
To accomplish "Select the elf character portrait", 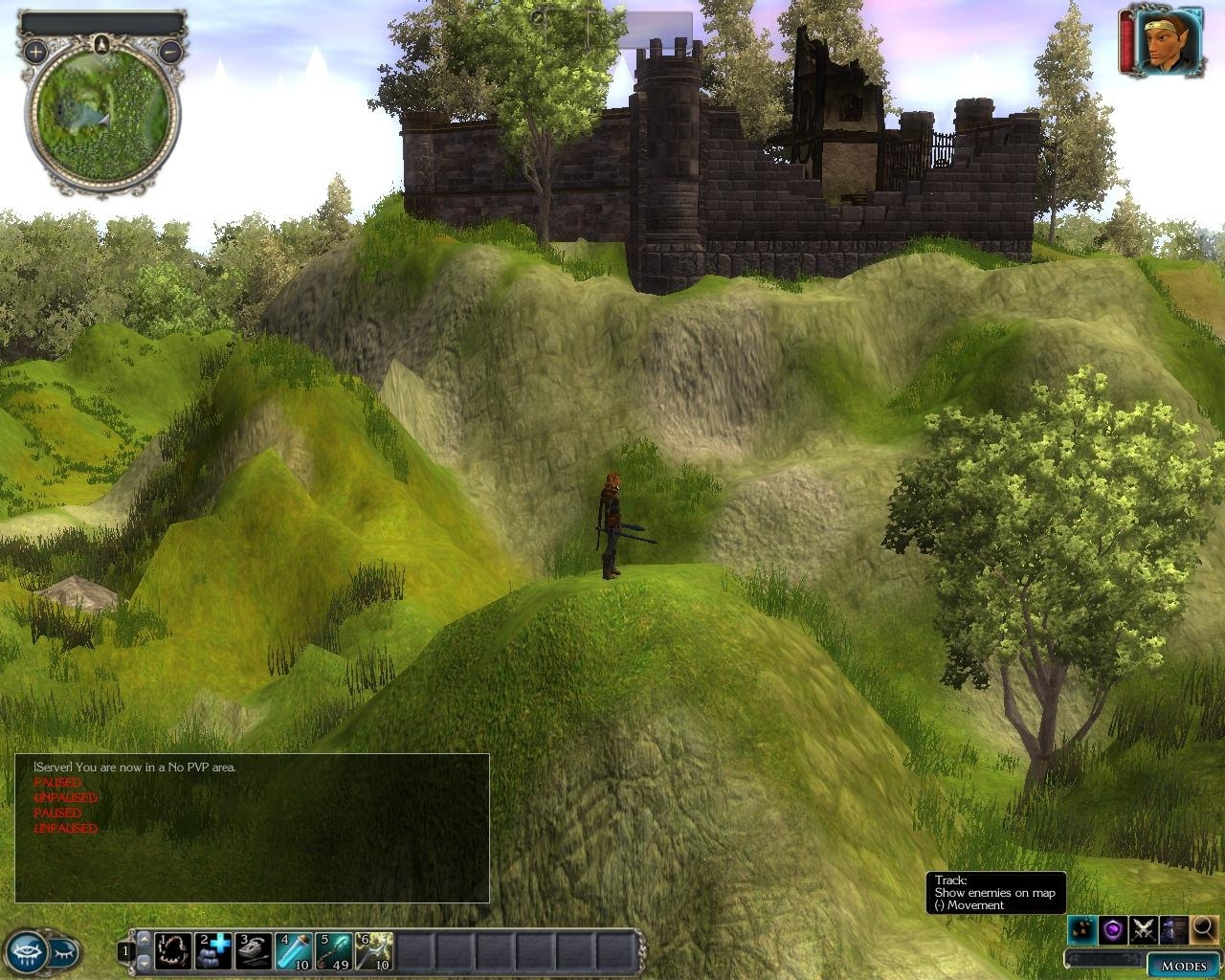I will point(1169,41).
